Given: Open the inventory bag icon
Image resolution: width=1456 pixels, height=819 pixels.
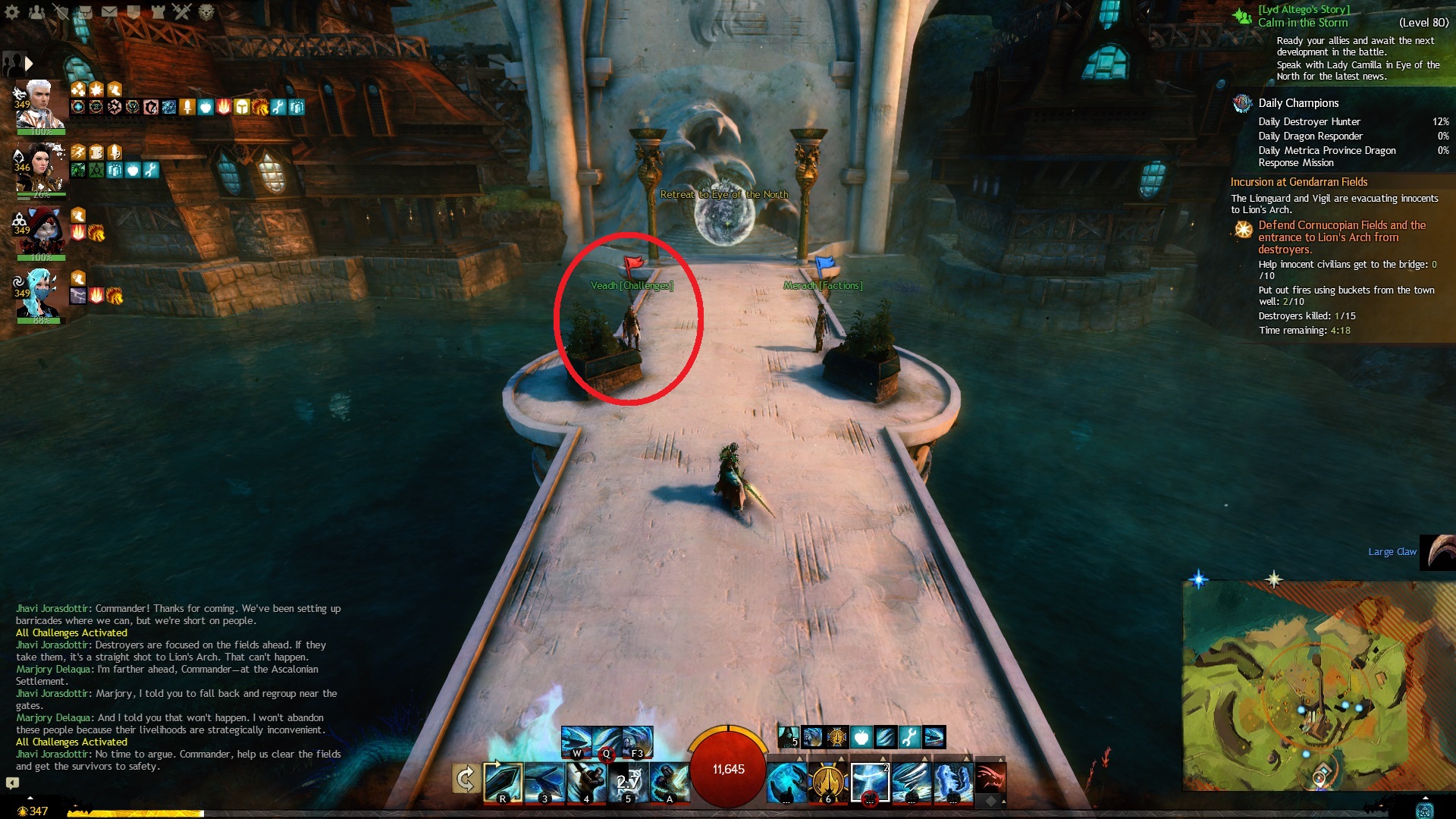Looking at the screenshot, I should coord(85,11).
